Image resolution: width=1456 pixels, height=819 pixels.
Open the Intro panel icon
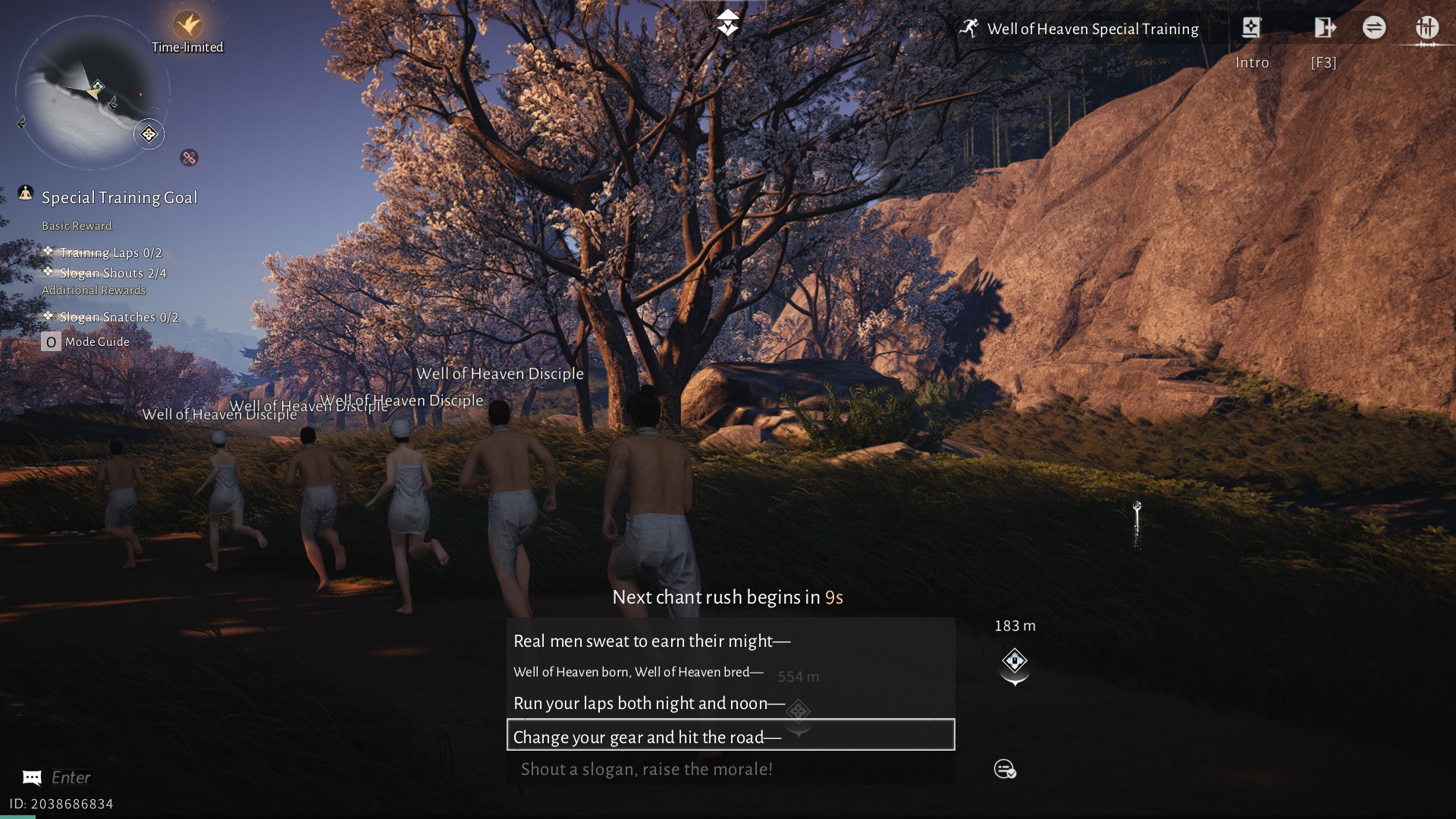click(x=1251, y=29)
